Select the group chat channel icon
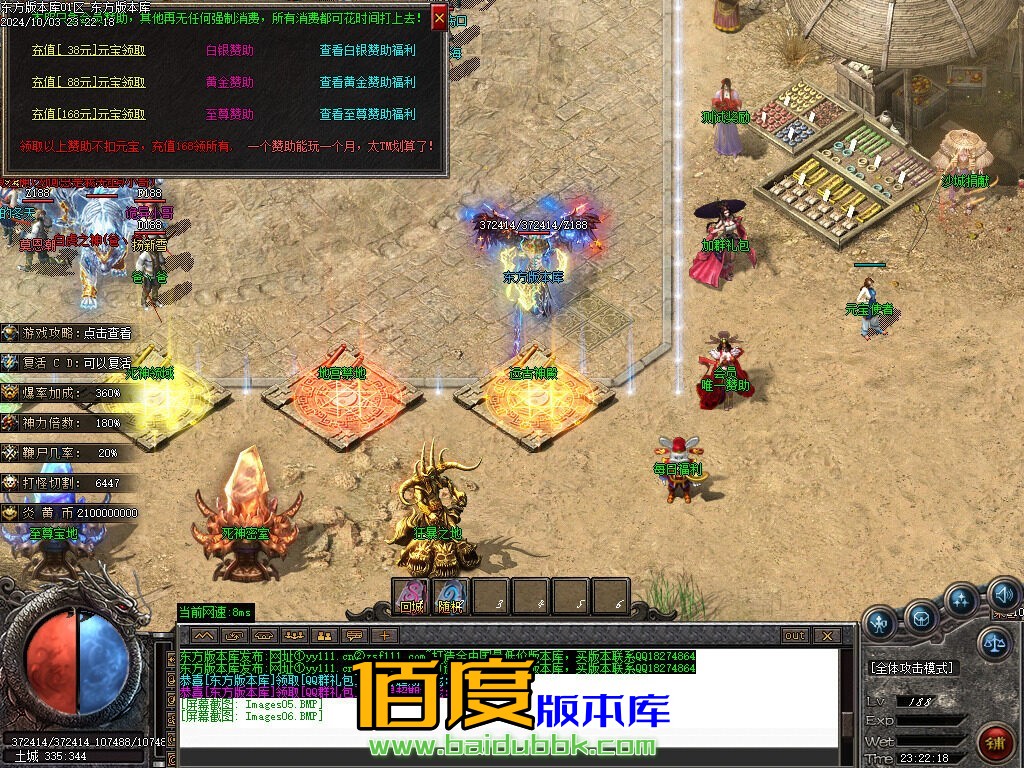Screen dimensions: 1024x768 [x=294, y=635]
